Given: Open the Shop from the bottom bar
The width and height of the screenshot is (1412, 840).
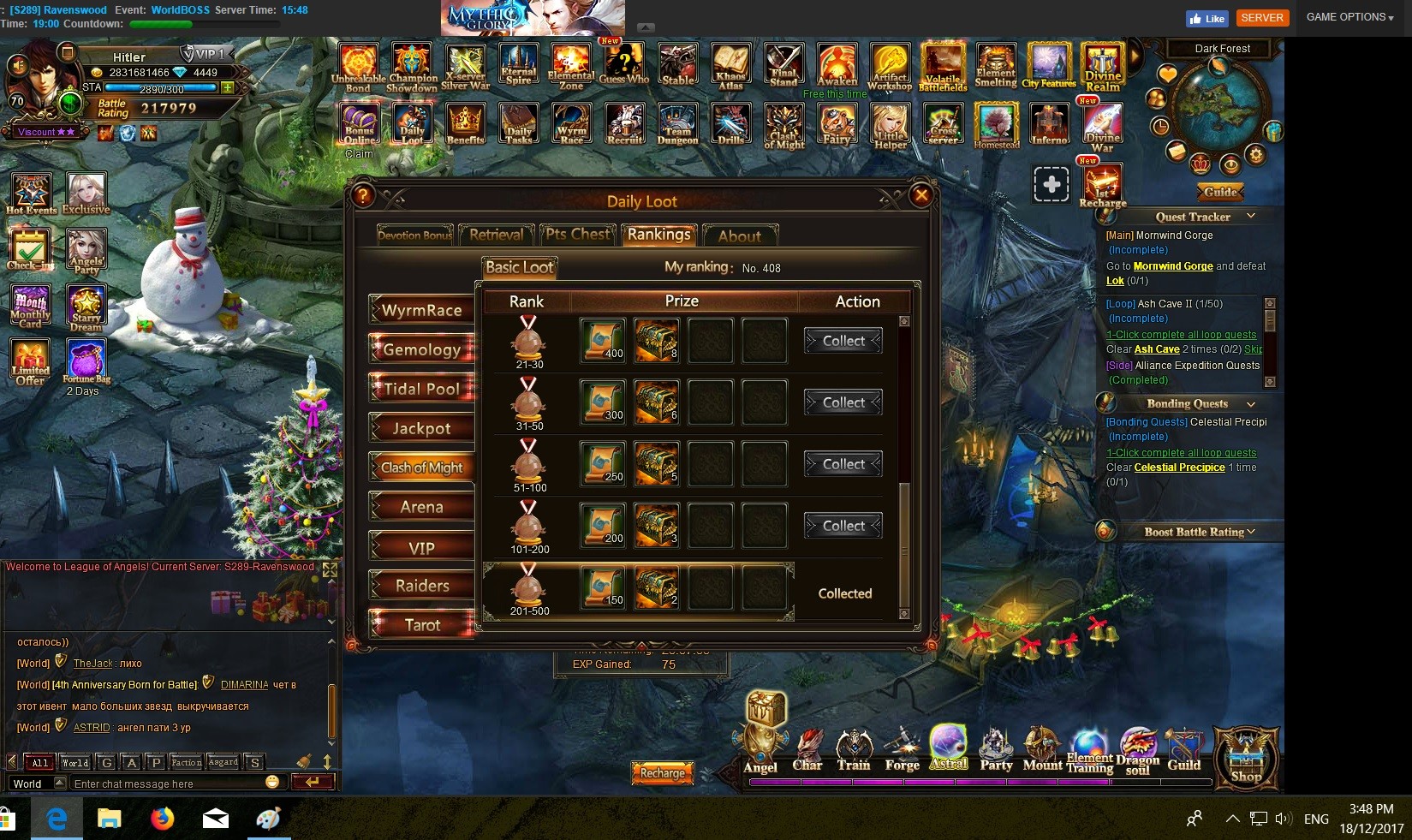Looking at the screenshot, I should (x=1246, y=758).
